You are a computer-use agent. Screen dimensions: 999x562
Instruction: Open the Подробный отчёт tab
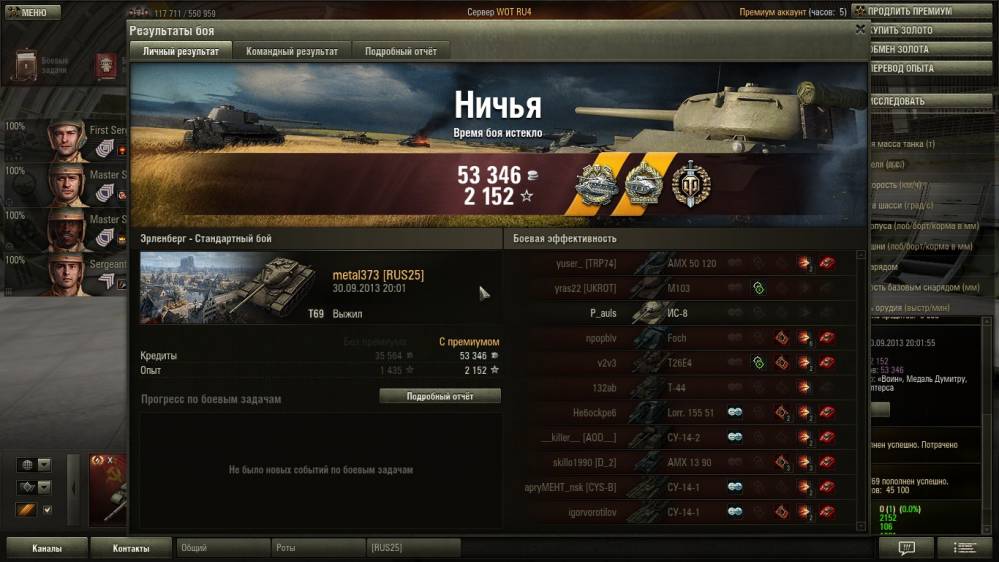(x=400, y=51)
